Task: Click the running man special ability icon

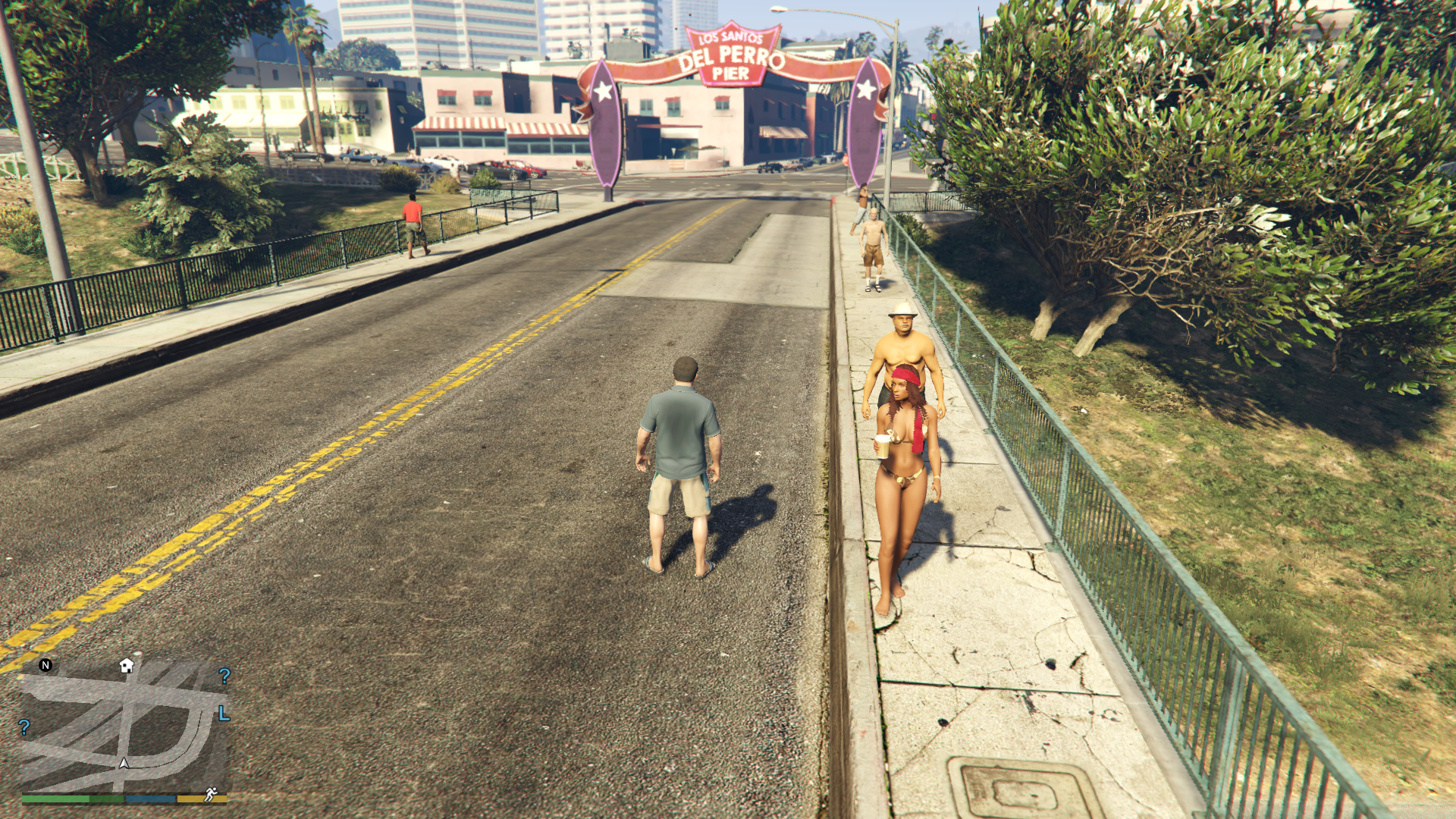Action: tap(211, 794)
